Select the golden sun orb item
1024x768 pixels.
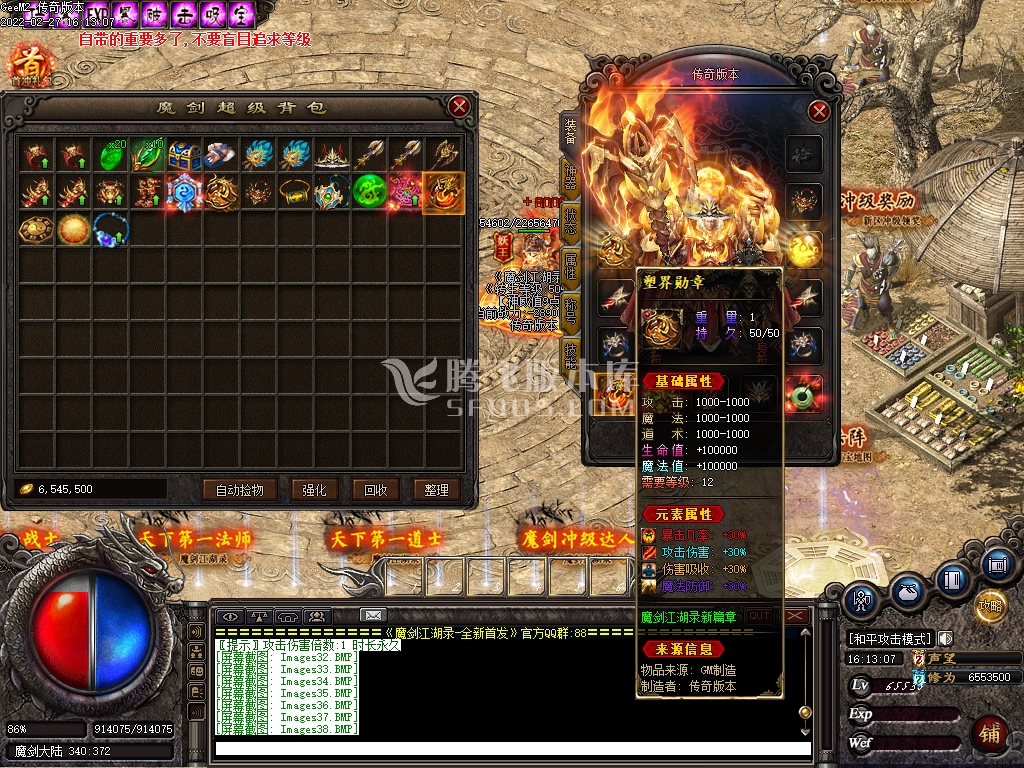(x=73, y=229)
